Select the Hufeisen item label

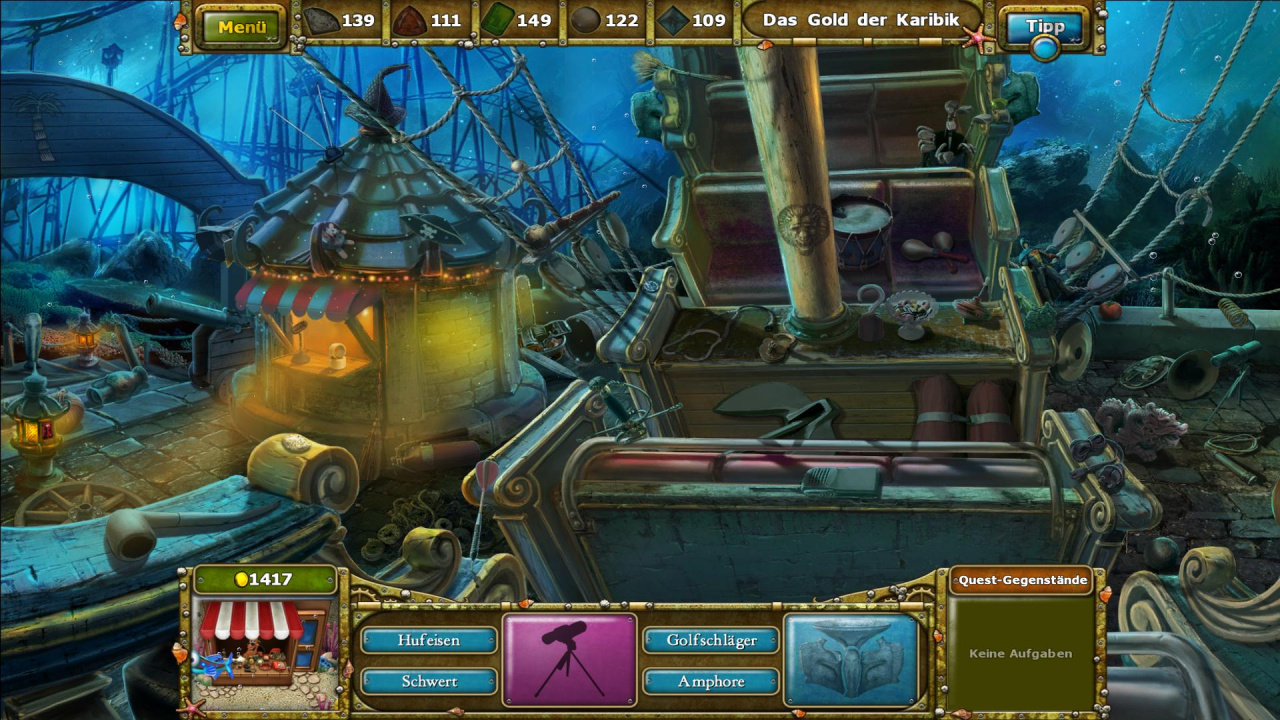coord(429,640)
